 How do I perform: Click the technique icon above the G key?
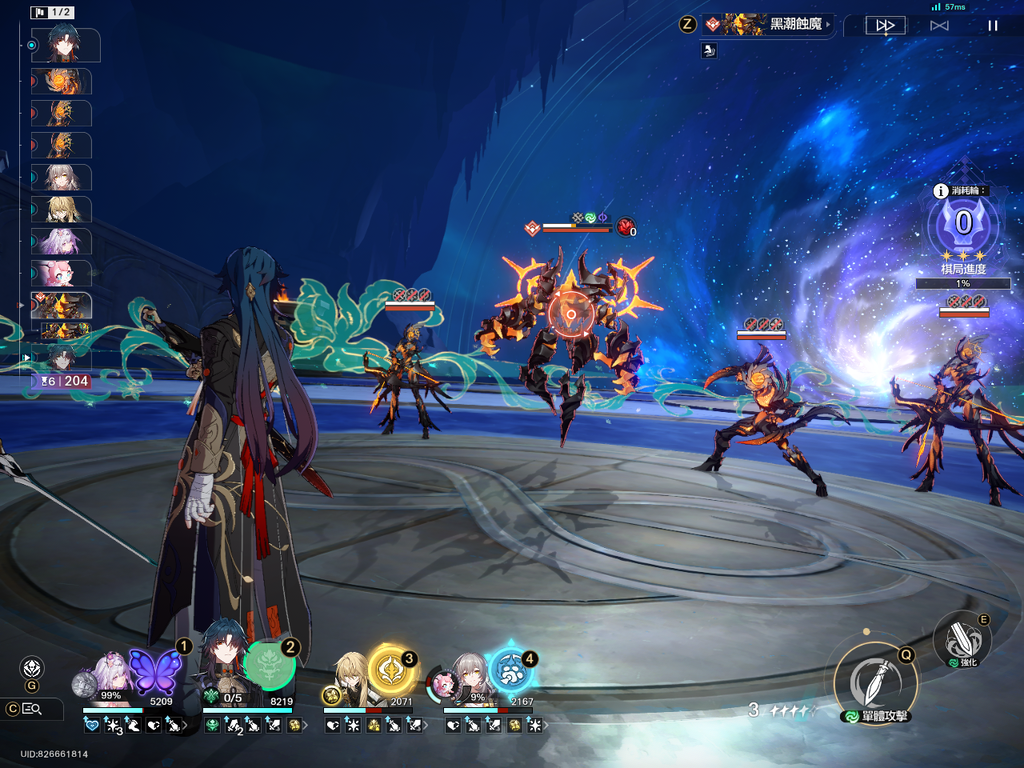click(x=32, y=667)
